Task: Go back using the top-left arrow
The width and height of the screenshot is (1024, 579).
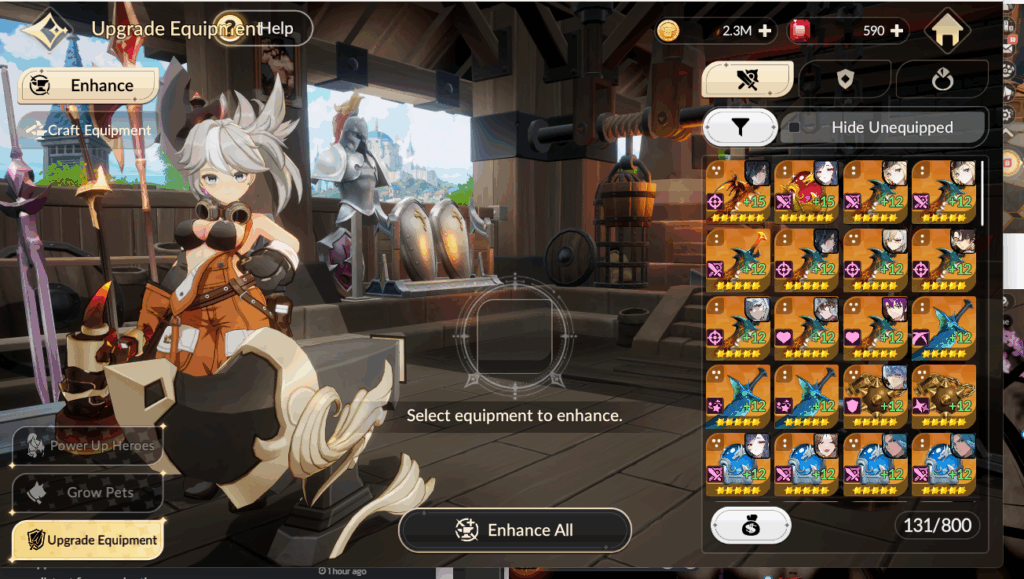Action: (x=45, y=30)
